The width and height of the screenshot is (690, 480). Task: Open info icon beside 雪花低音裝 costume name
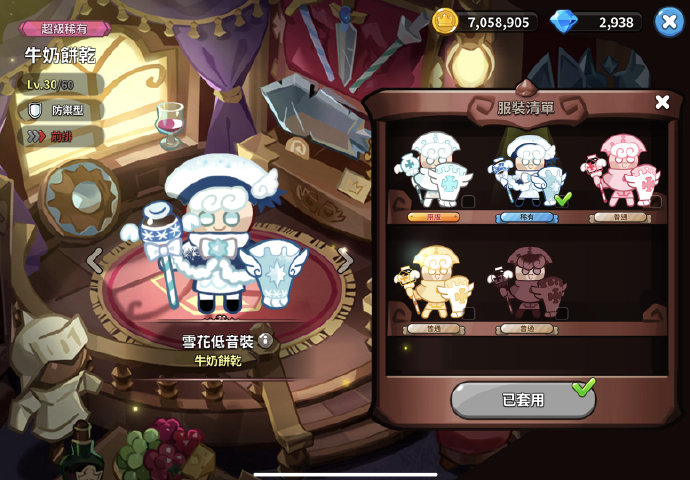(x=265, y=340)
